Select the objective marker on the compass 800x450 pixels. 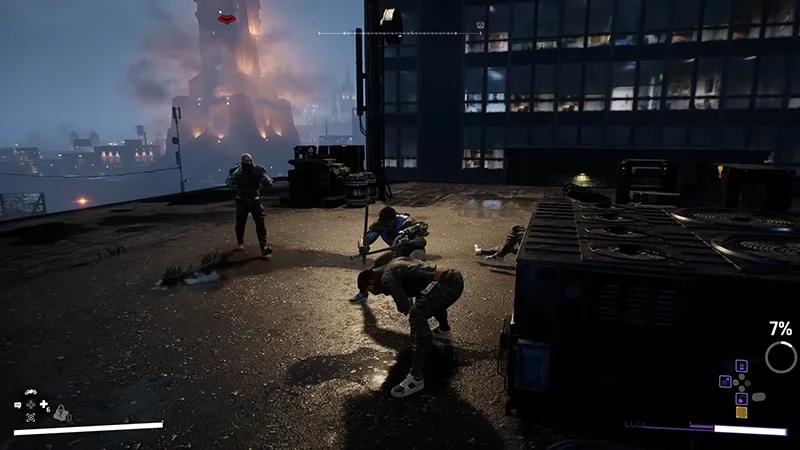coord(479,24)
